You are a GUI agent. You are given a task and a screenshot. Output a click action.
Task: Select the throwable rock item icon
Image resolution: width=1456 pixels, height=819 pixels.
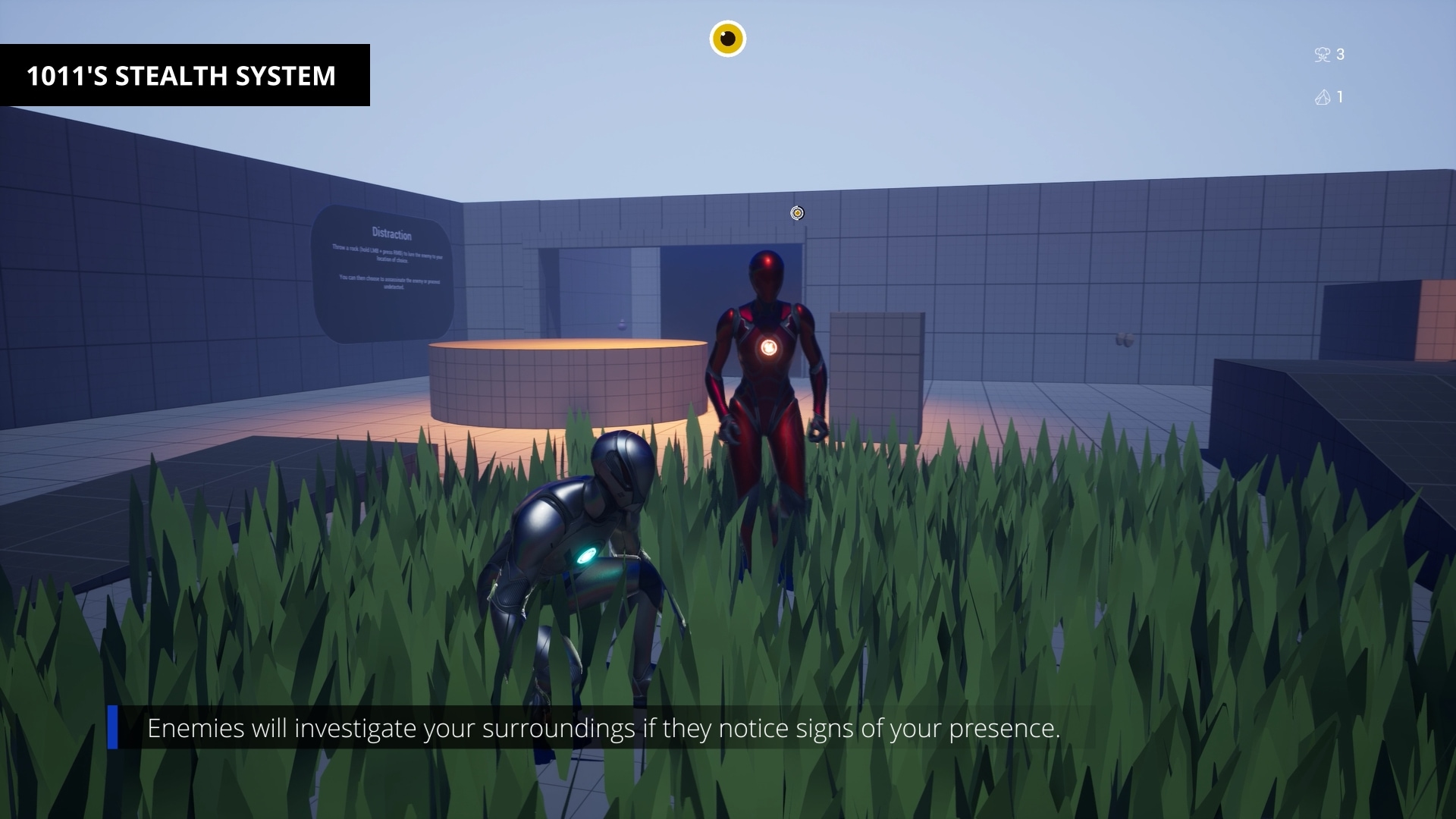pos(1323,97)
